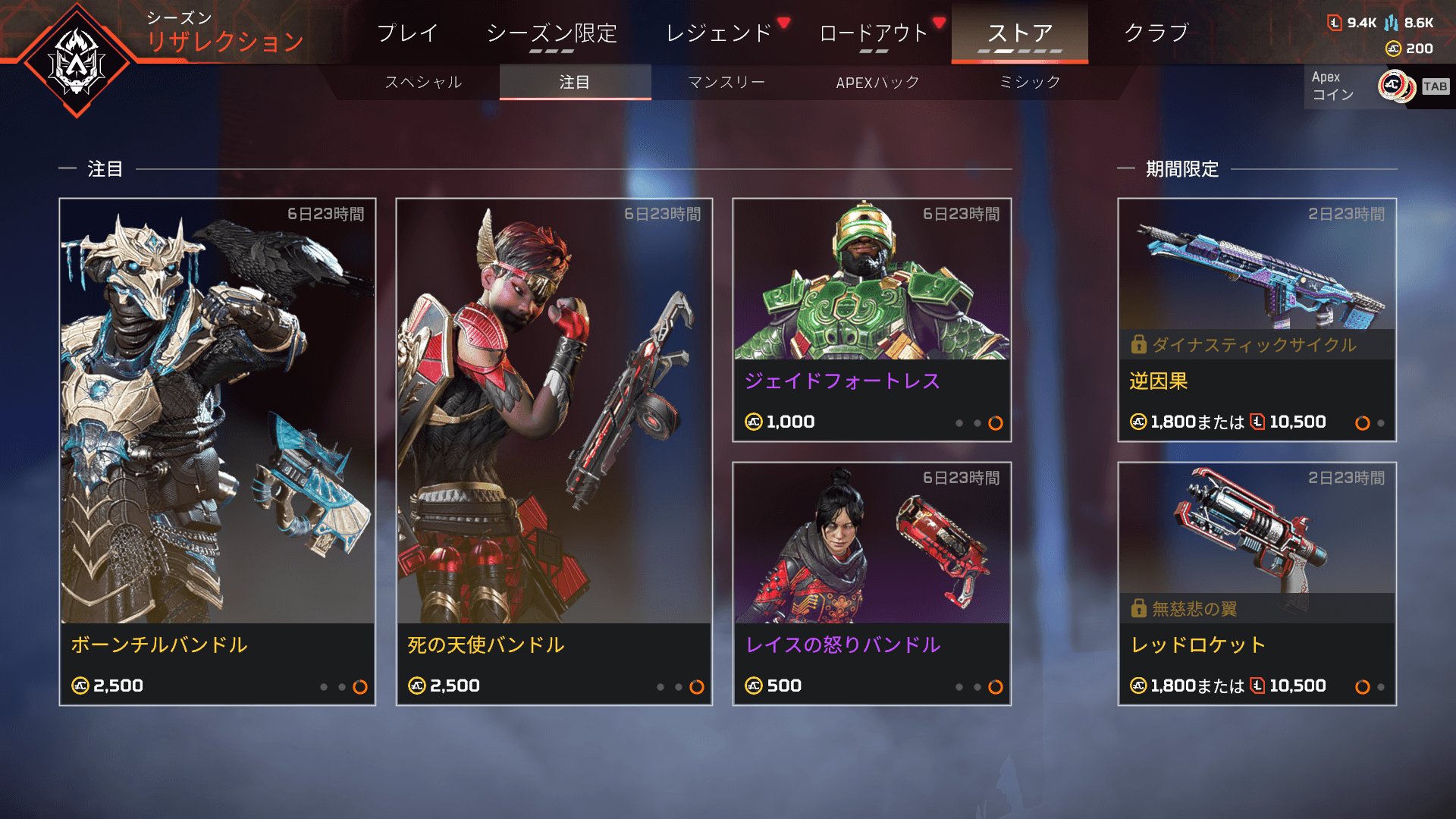Open the プレイ tab

pyautogui.click(x=407, y=33)
